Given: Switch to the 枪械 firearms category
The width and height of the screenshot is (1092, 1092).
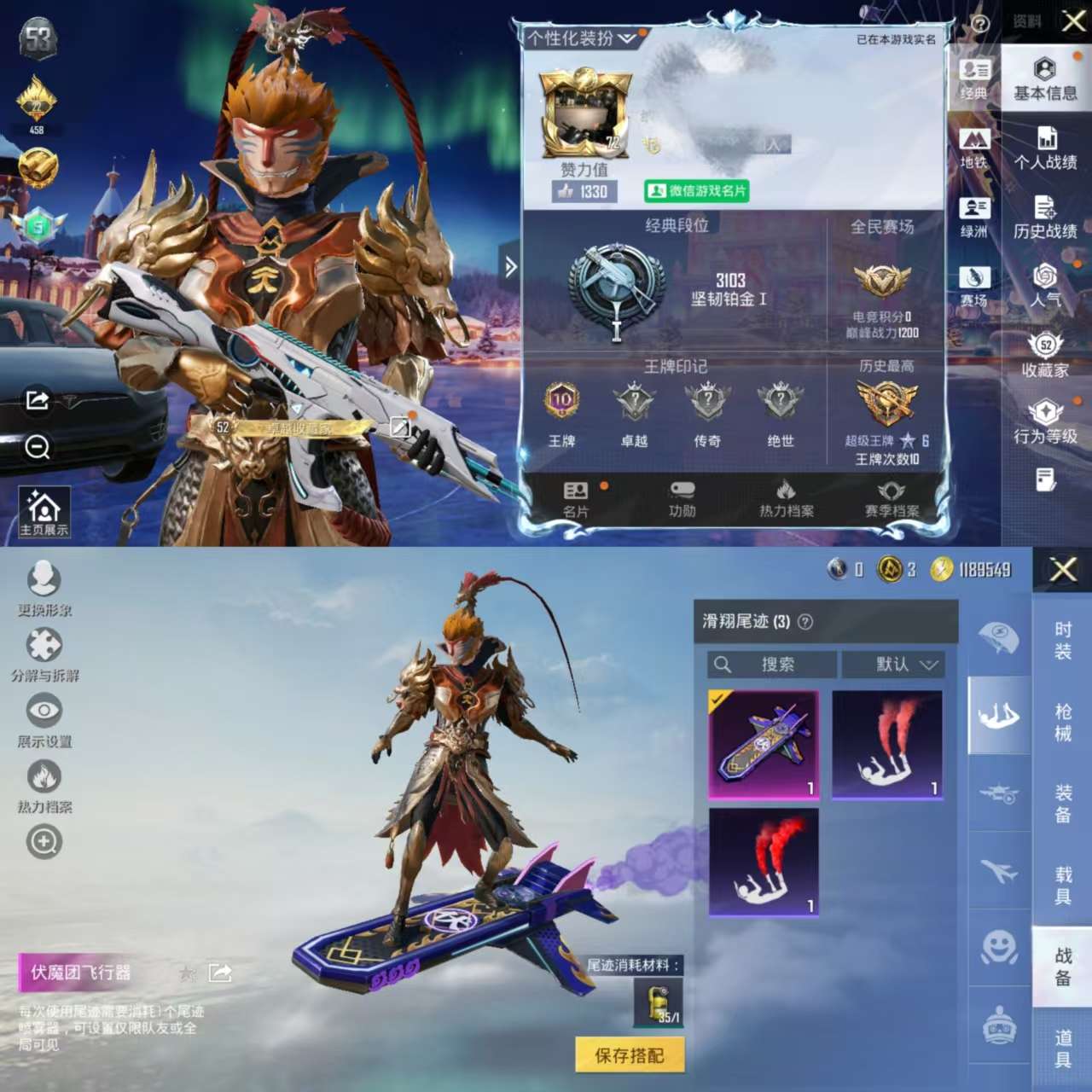Looking at the screenshot, I should click(x=1062, y=722).
